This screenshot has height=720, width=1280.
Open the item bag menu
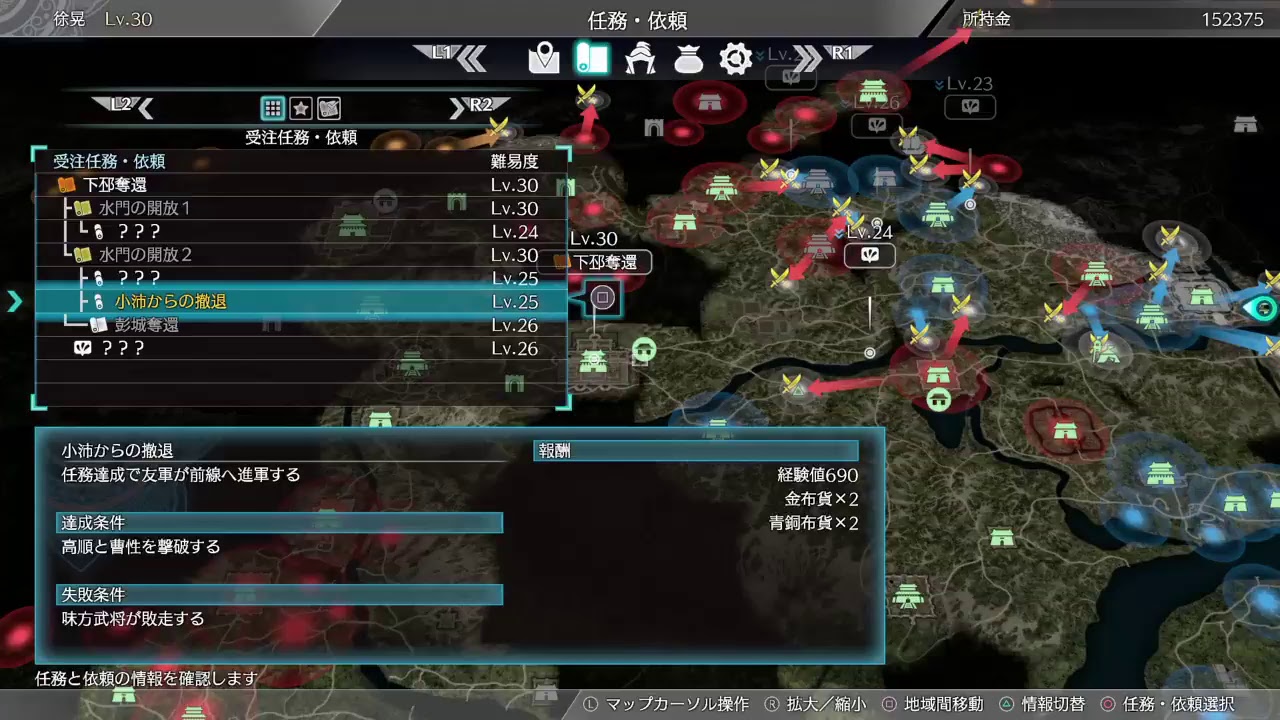click(688, 58)
